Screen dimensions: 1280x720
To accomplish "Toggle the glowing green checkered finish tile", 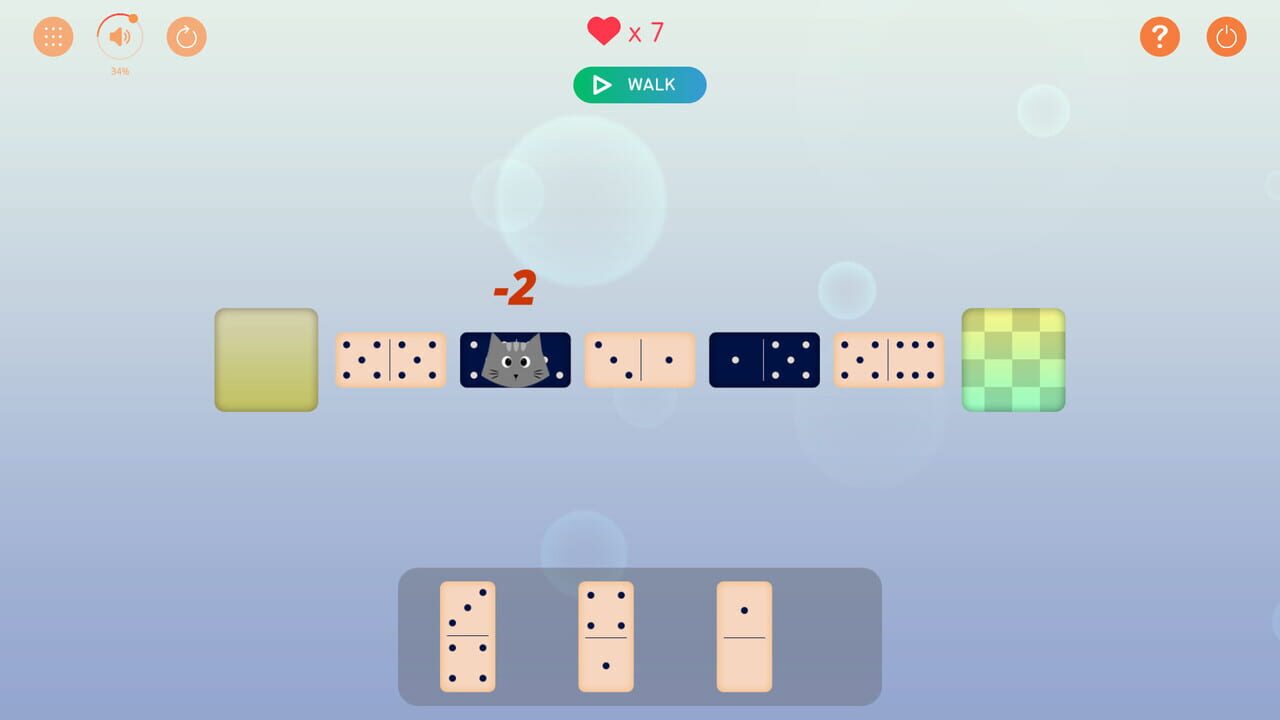I will click(1013, 359).
